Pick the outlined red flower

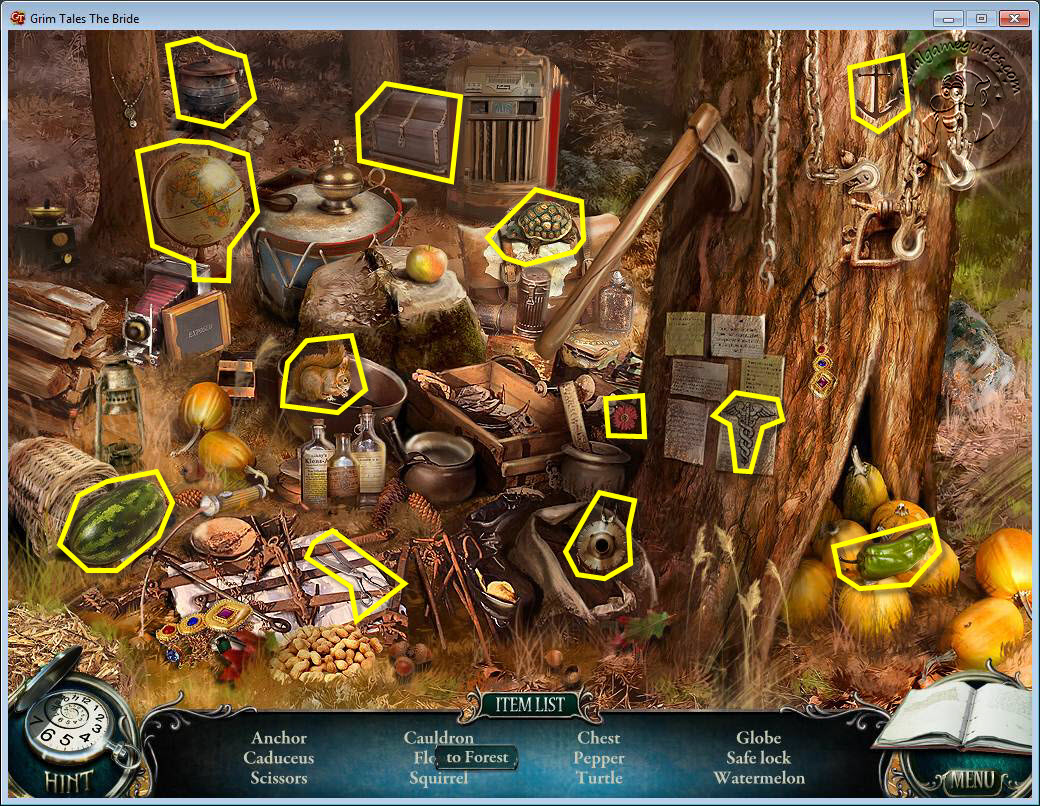click(625, 415)
